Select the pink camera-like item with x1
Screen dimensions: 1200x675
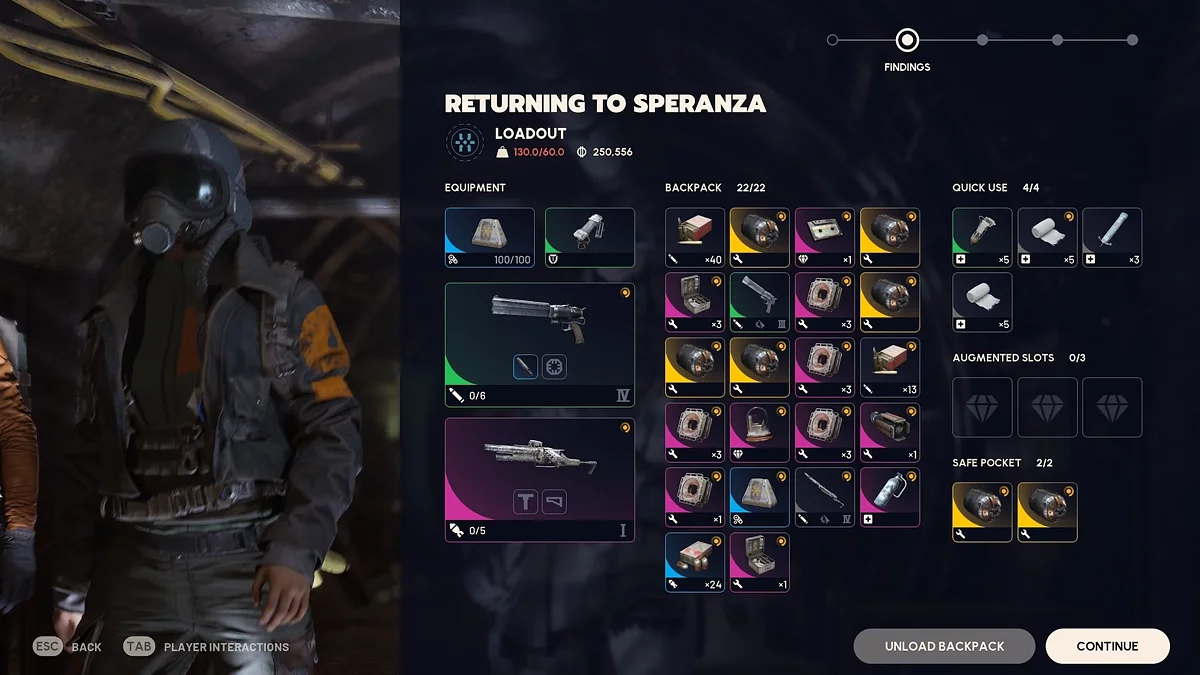click(890, 432)
